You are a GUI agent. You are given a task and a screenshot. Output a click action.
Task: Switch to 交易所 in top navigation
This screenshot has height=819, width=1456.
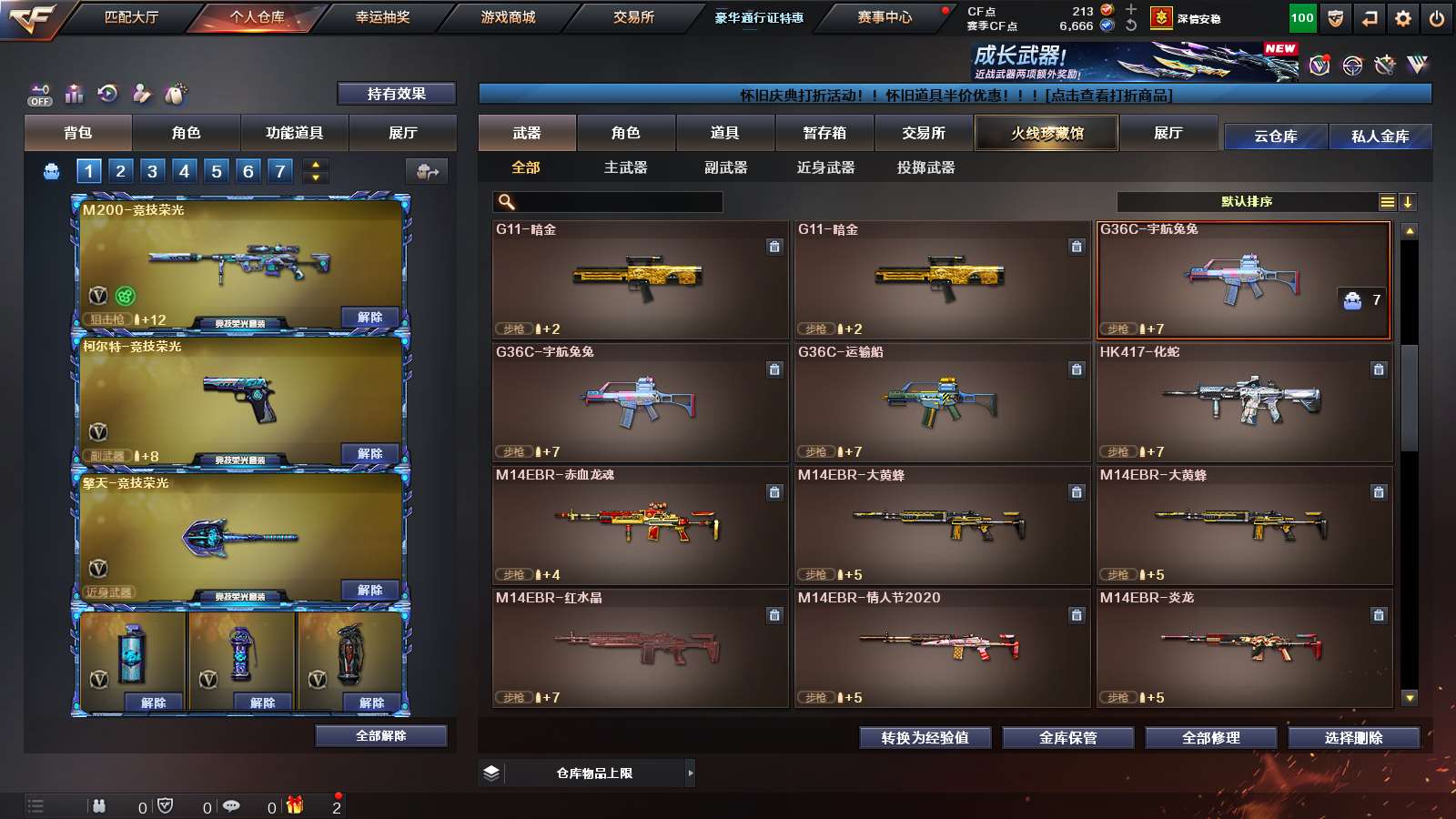pos(633,17)
